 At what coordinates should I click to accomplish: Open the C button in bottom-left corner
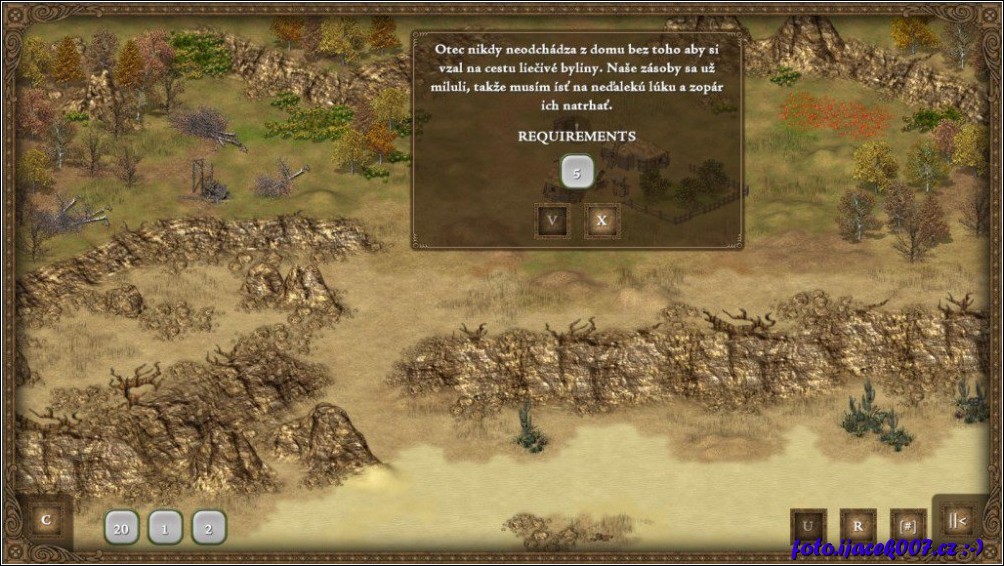coord(45,520)
